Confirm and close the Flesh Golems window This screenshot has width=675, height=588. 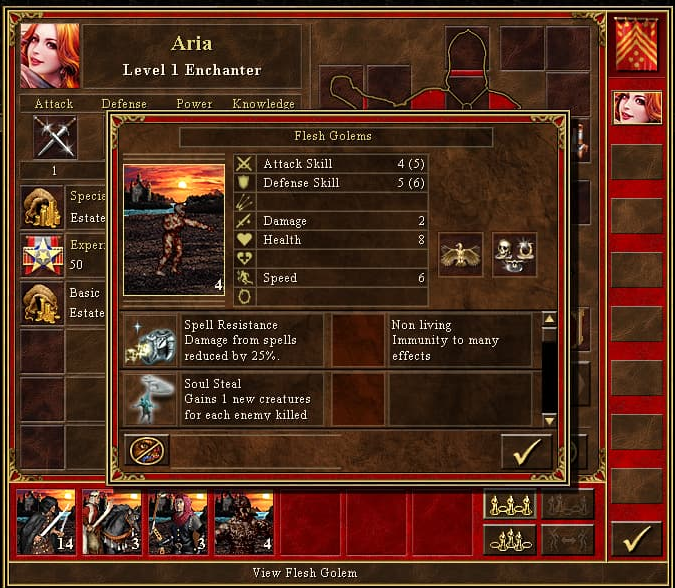click(526, 451)
